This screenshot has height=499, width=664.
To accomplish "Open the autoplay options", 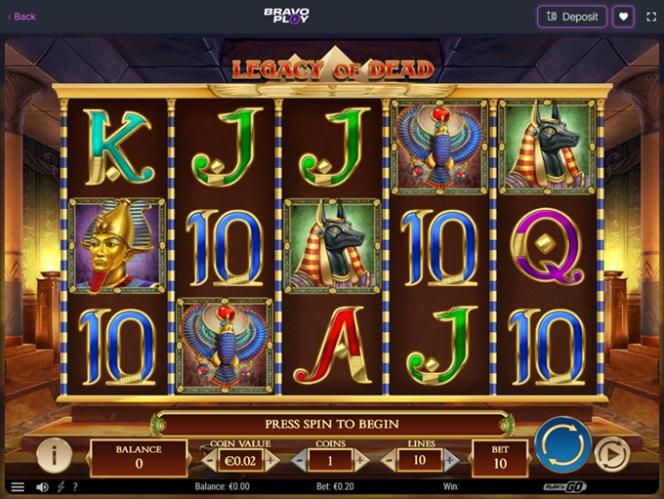I will point(610,455).
